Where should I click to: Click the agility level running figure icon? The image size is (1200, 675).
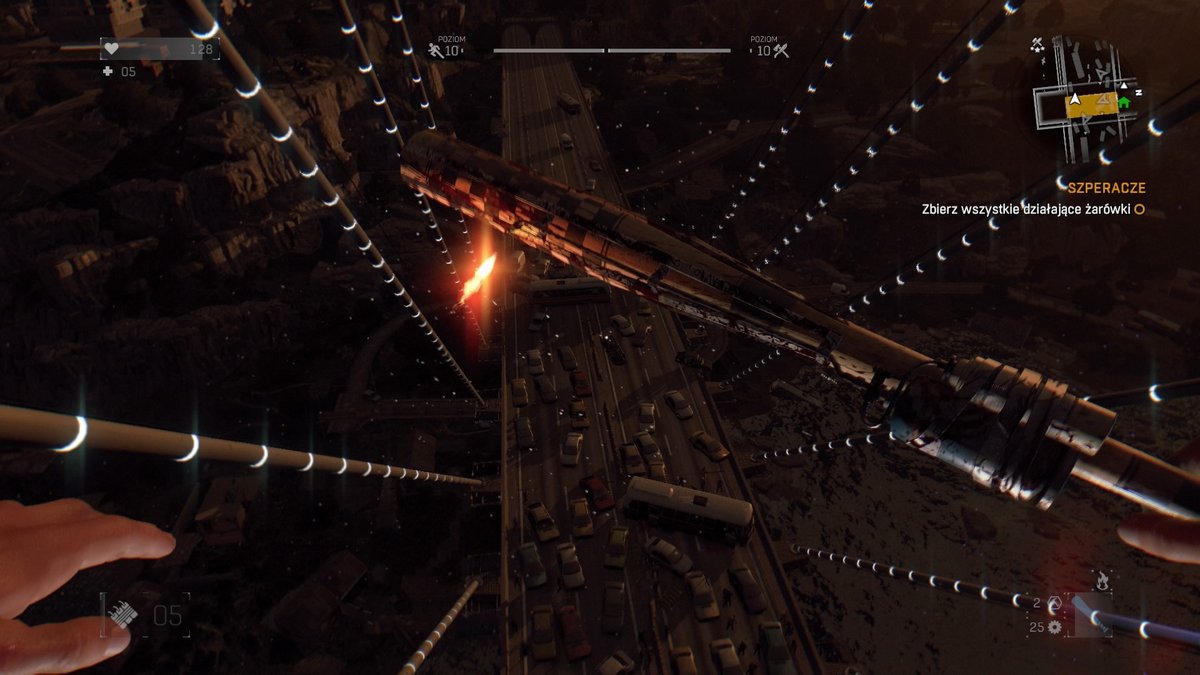tap(435, 50)
